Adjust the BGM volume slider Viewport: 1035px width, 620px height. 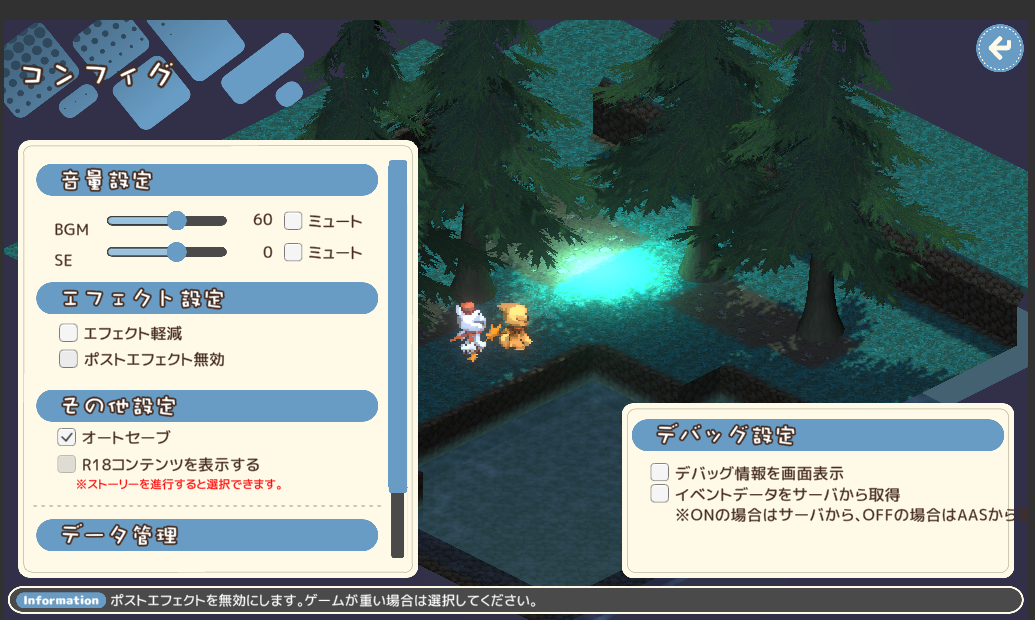[176, 221]
